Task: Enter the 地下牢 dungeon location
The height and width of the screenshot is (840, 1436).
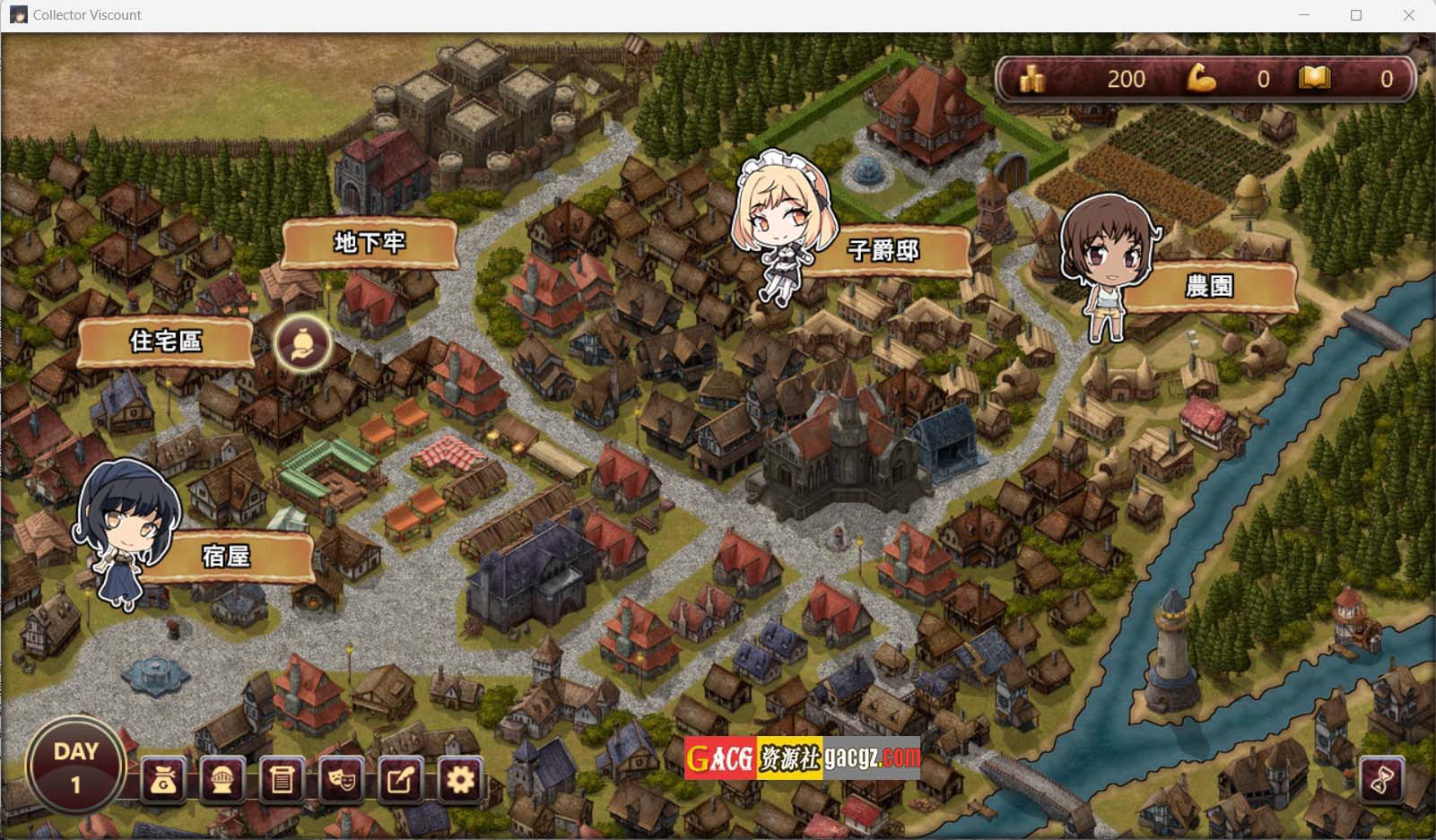Action: (x=370, y=243)
